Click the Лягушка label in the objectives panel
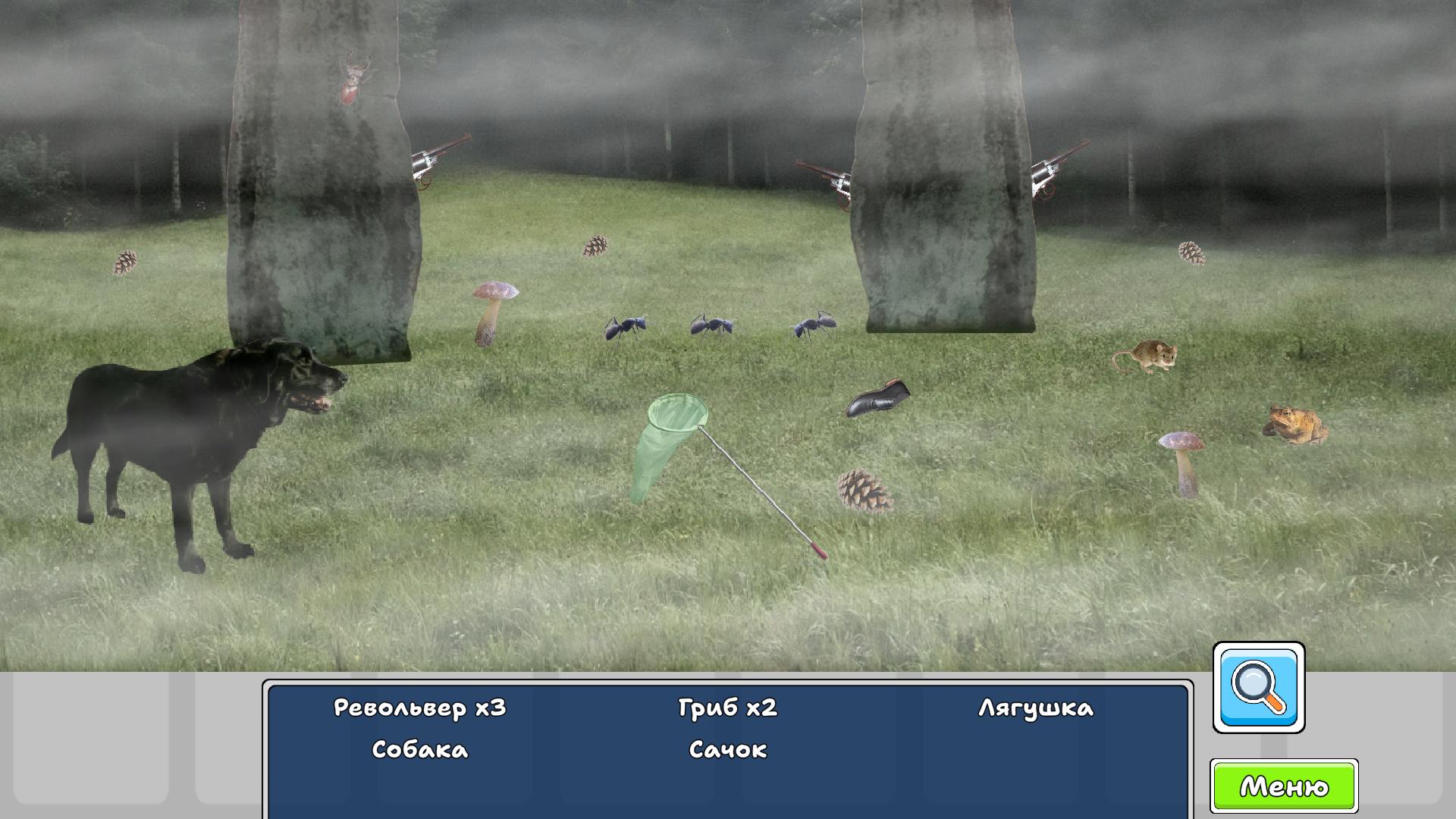This screenshot has height=819, width=1456. pyautogui.click(x=1036, y=707)
